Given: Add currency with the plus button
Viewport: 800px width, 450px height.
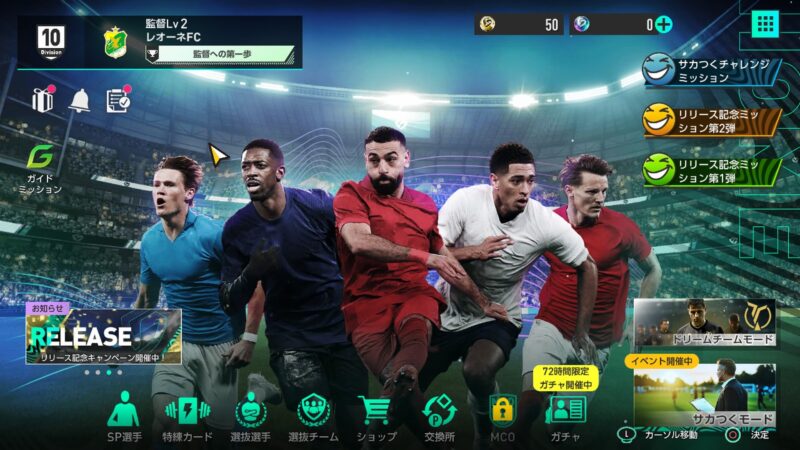Looking at the screenshot, I should coord(662,25).
